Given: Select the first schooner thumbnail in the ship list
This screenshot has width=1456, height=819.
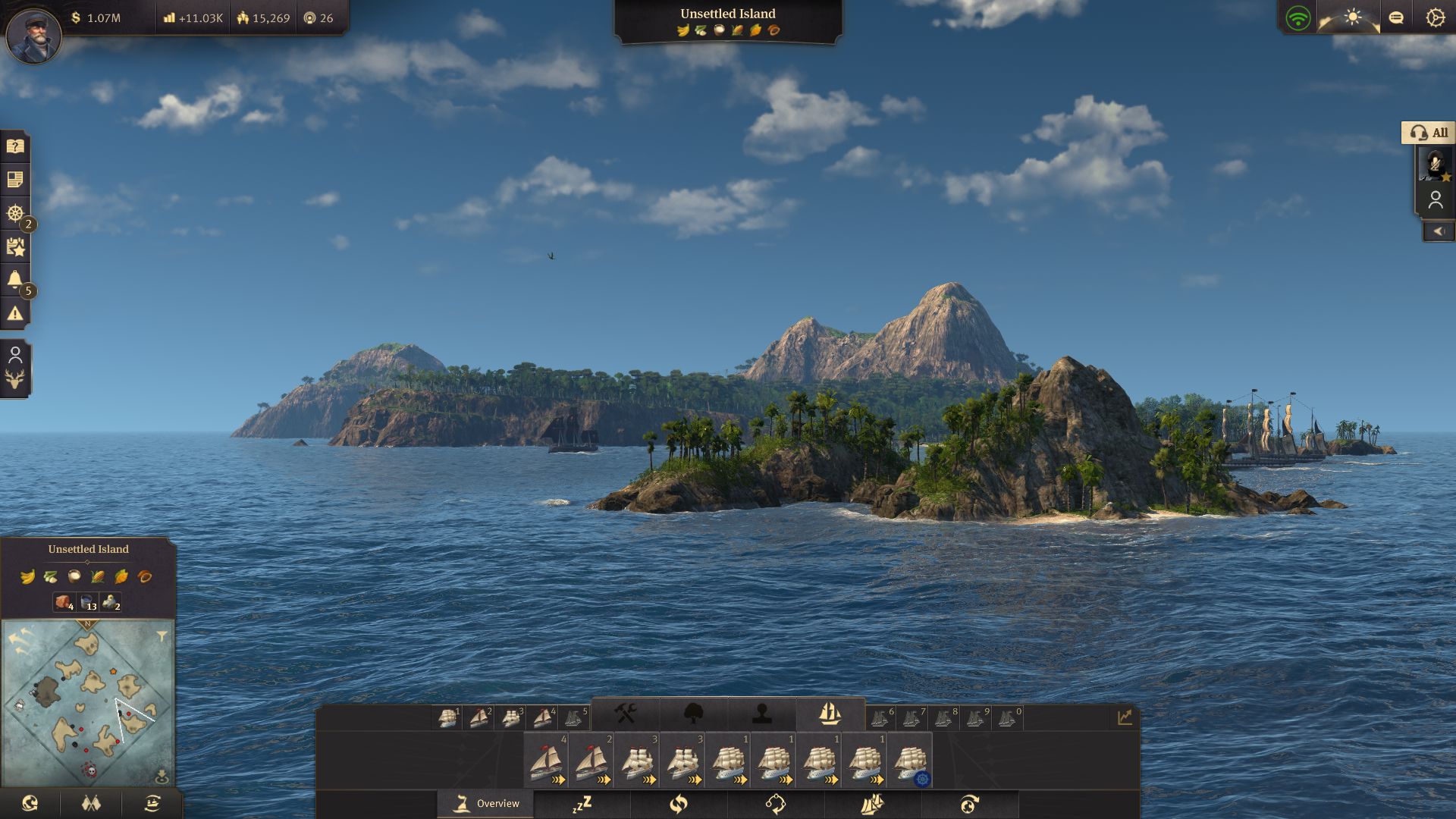Looking at the screenshot, I should click(x=546, y=760).
